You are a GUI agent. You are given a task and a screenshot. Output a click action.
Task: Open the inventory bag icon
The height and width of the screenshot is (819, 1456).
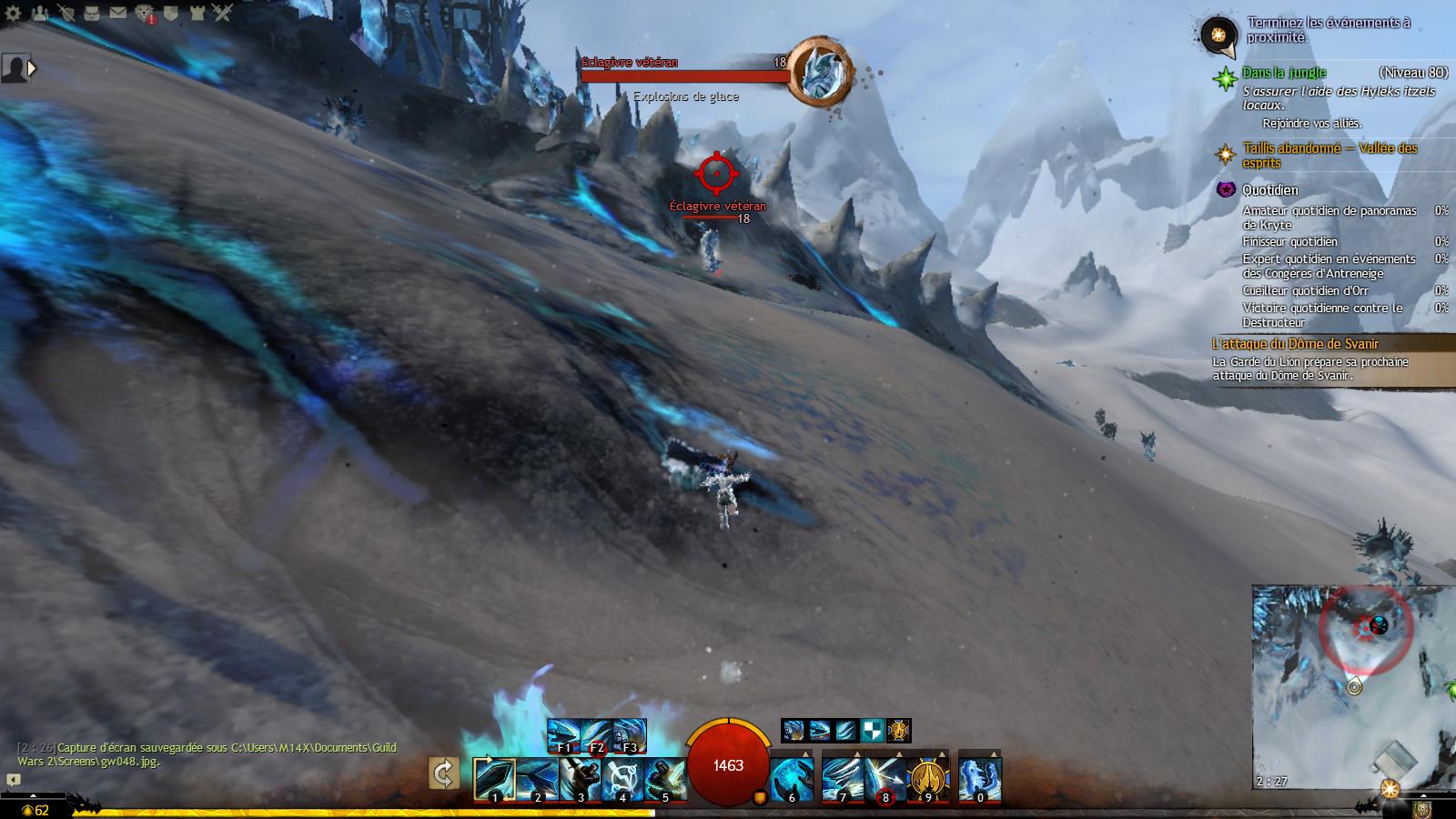click(x=92, y=13)
